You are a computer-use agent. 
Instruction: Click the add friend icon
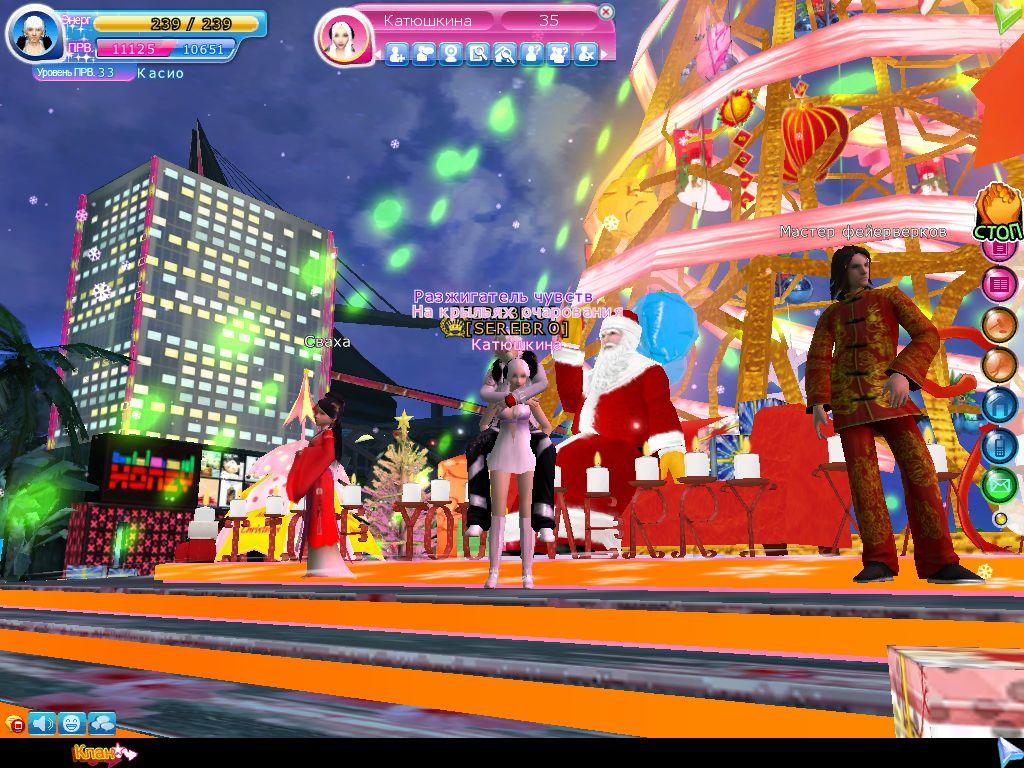pyautogui.click(x=397, y=55)
